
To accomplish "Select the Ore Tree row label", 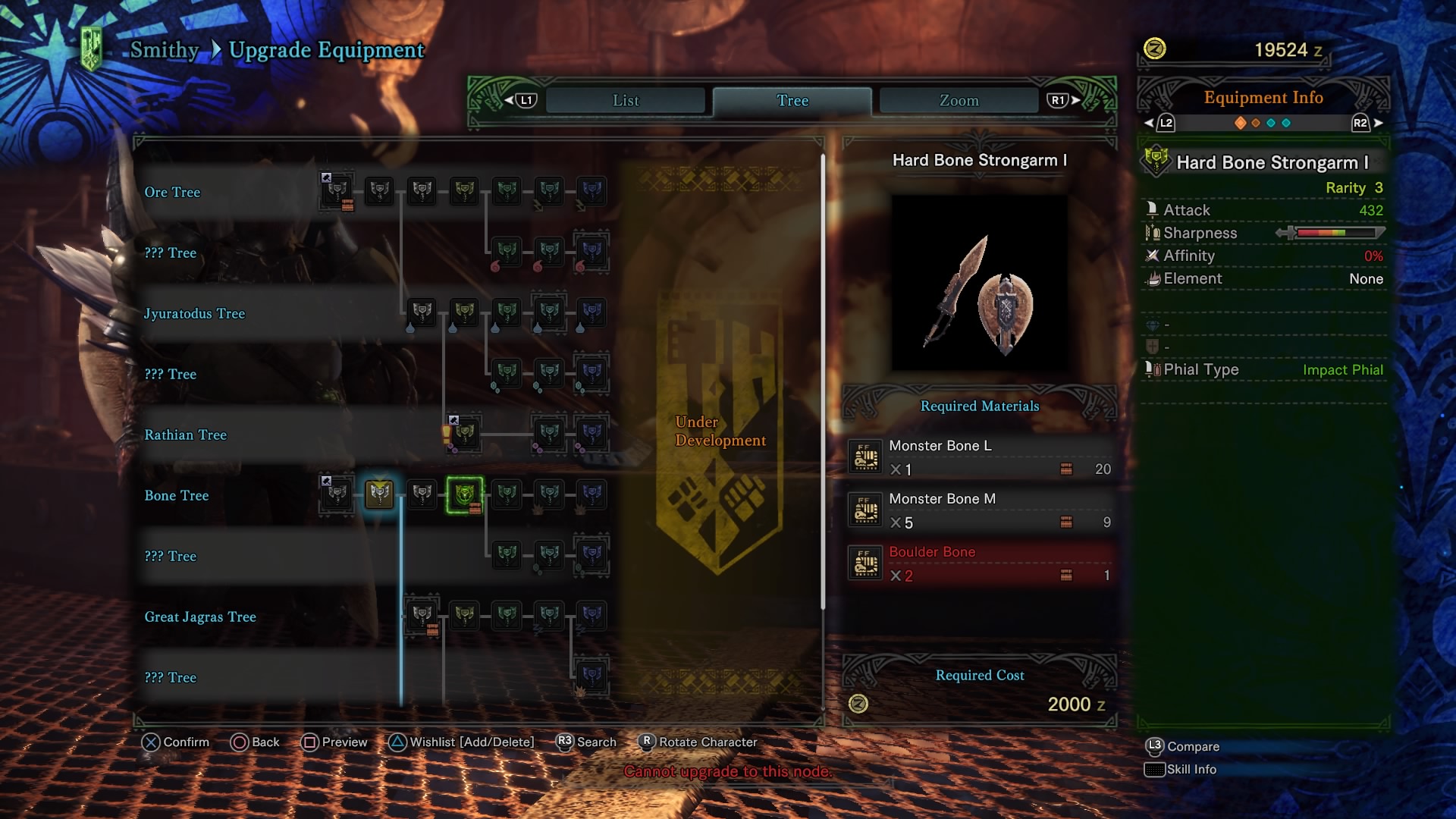I will point(172,193).
